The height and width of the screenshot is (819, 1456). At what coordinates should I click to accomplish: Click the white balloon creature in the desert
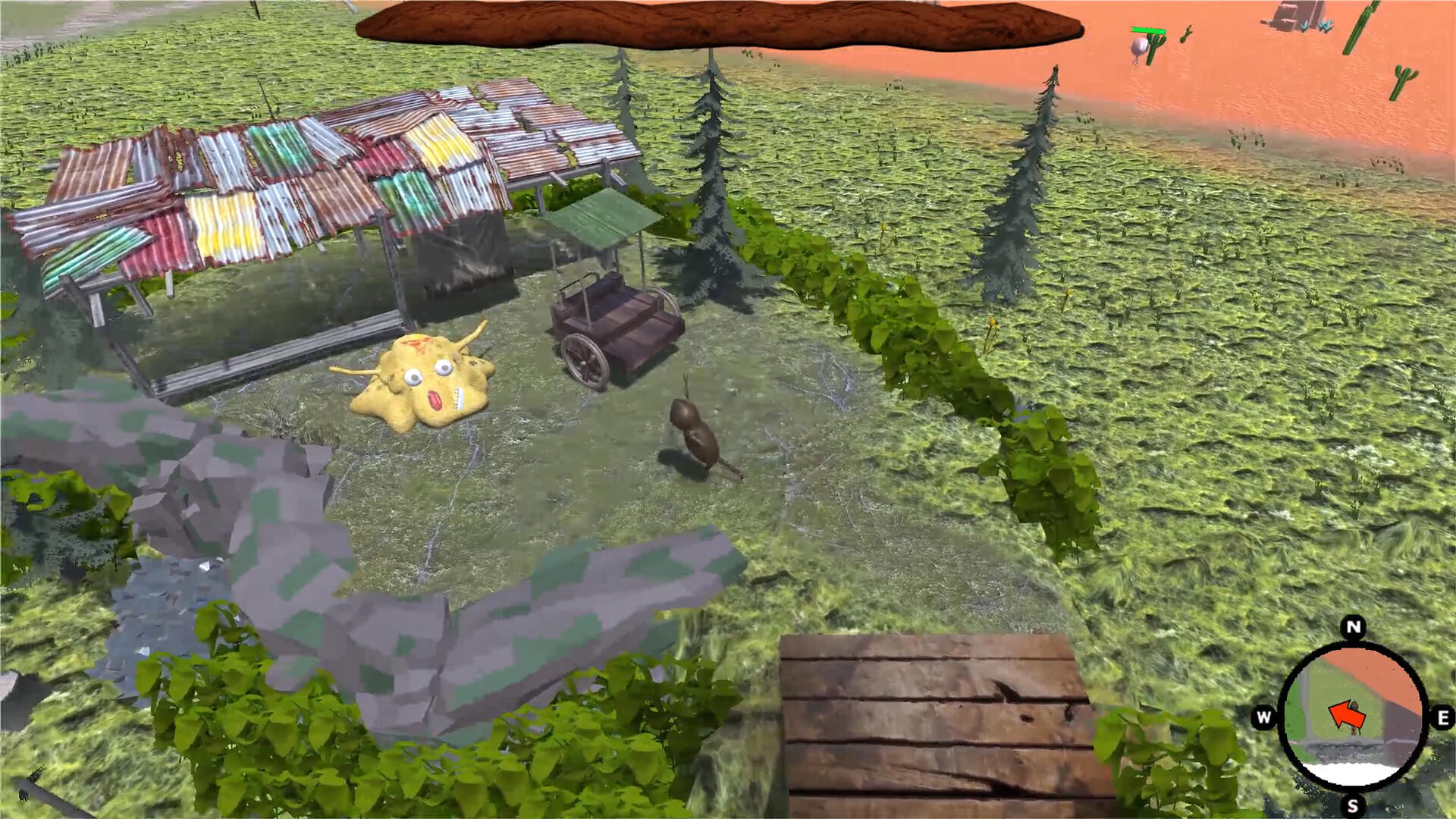(x=1138, y=46)
